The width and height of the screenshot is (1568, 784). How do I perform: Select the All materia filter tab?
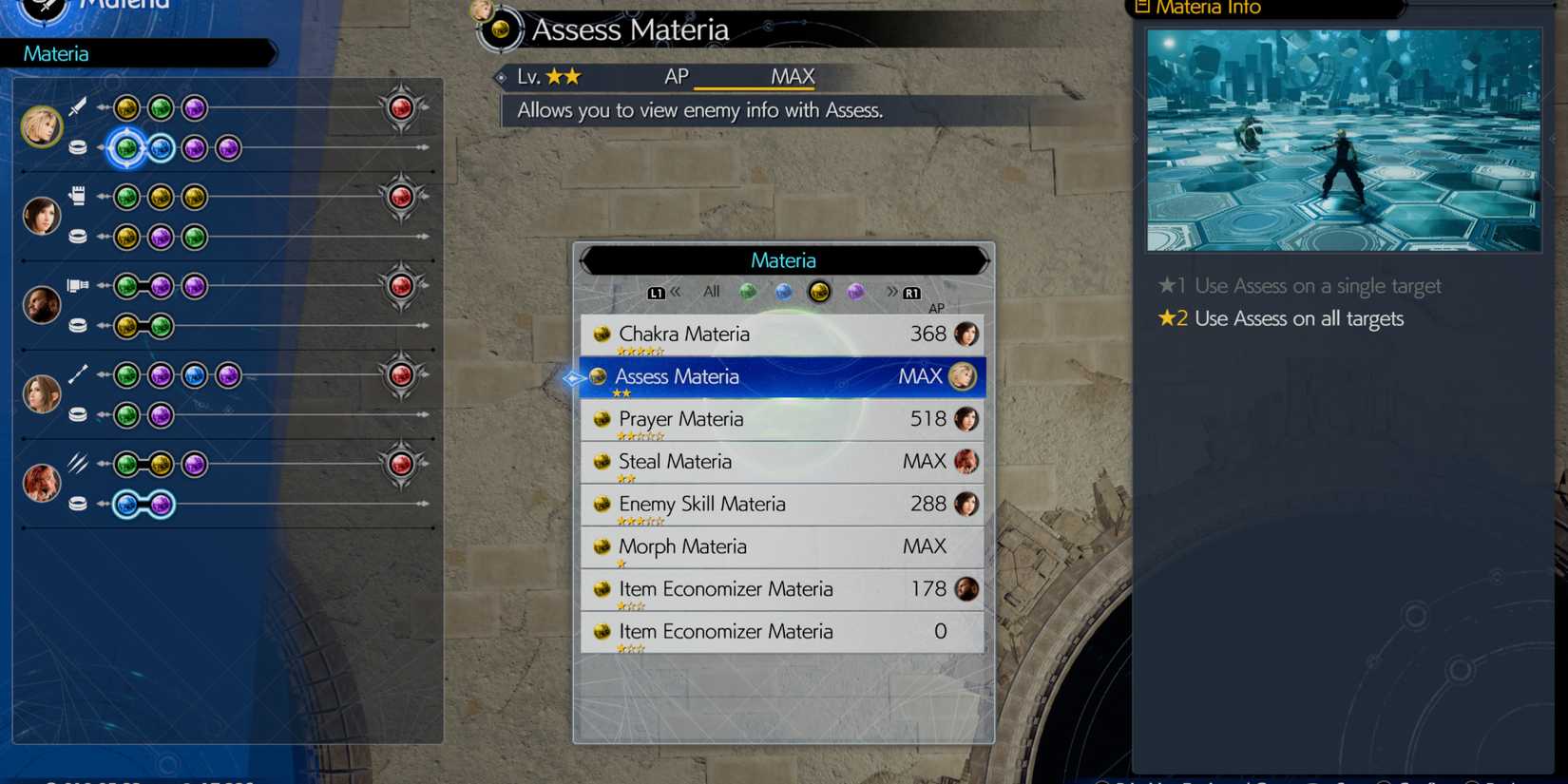point(710,292)
